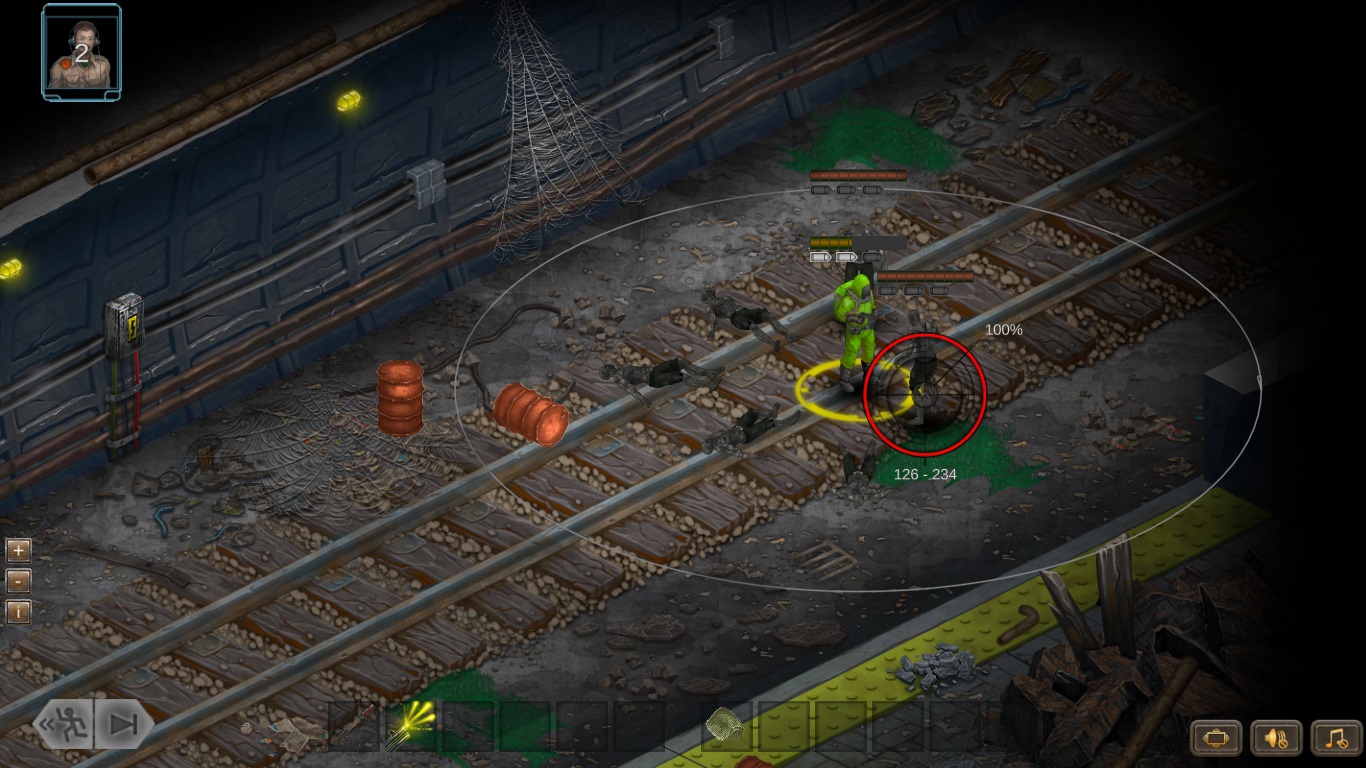Zoom out using the "-" button
Screen dimensions: 1366x768
tap(17, 580)
